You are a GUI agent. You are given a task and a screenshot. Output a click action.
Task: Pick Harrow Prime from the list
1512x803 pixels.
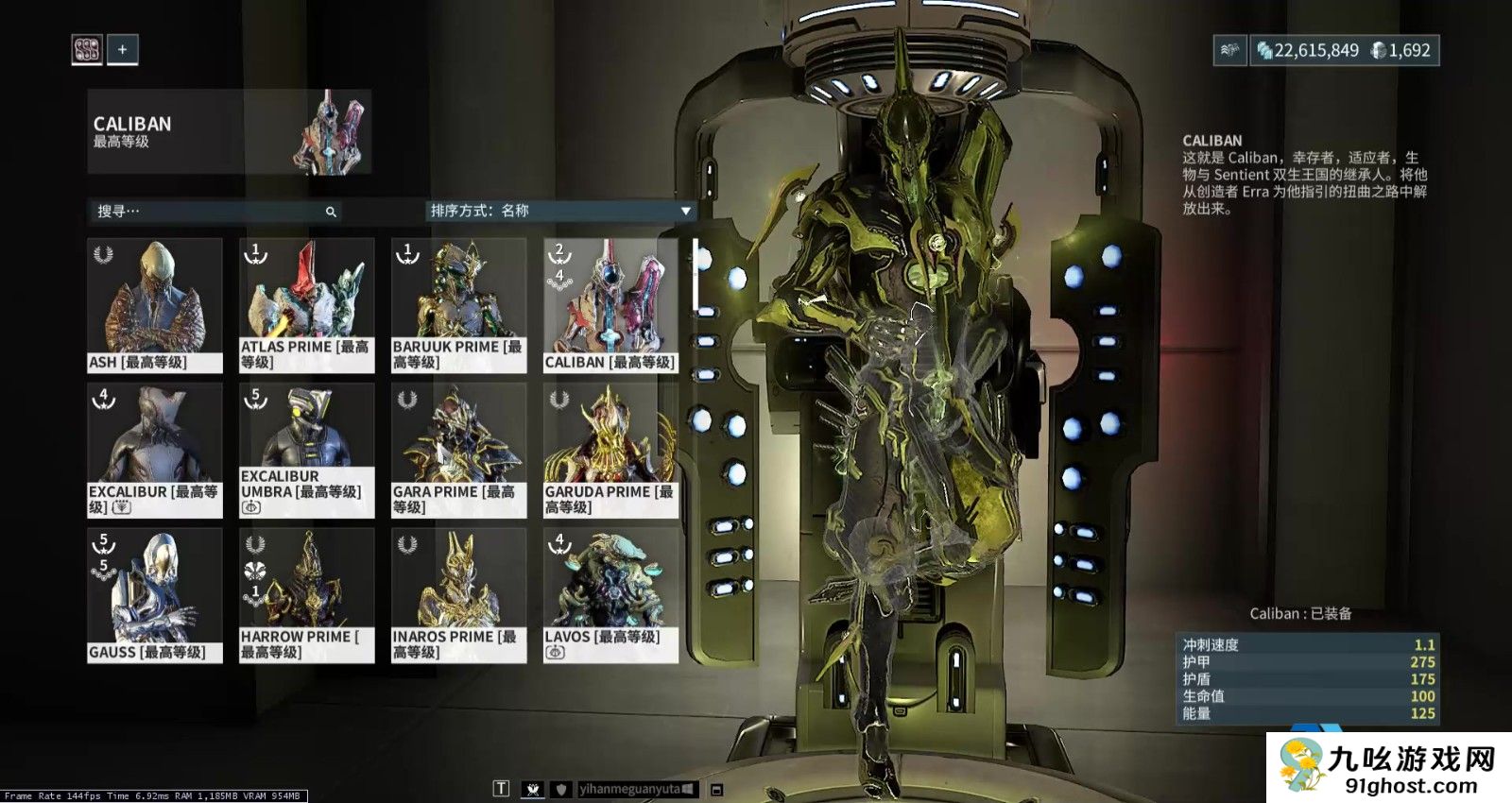[x=306, y=595]
